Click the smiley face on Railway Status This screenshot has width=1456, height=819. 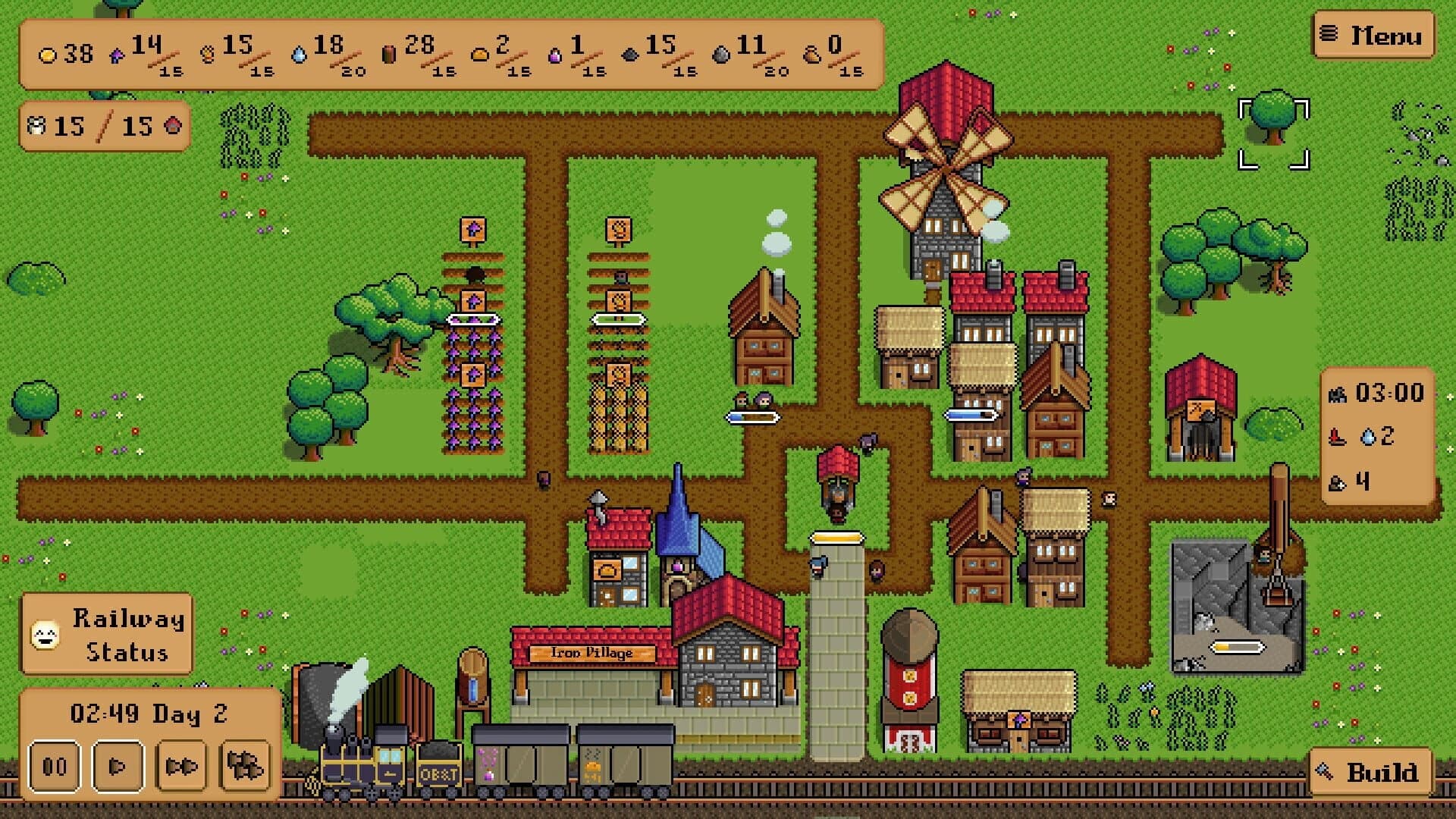coord(45,633)
